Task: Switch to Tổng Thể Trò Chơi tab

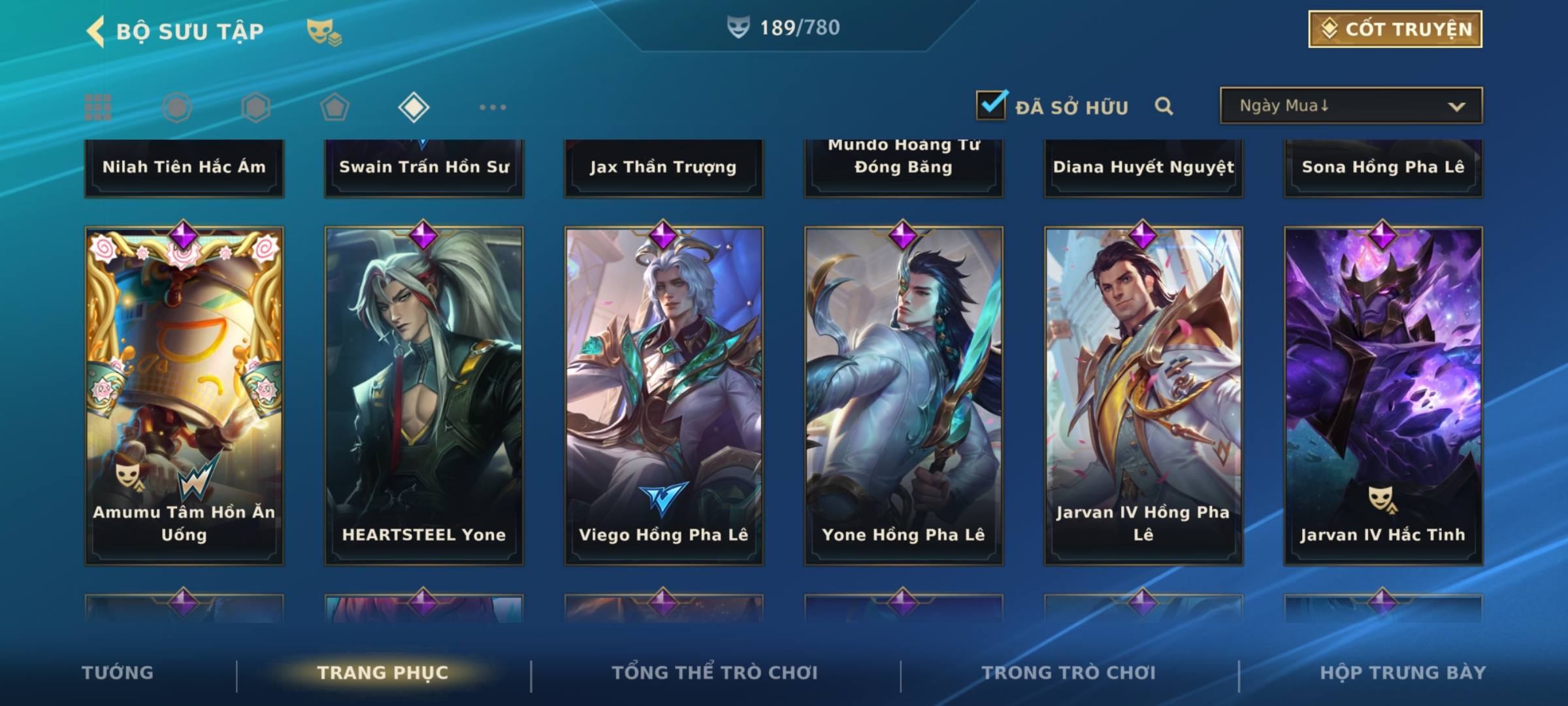Action: point(715,673)
